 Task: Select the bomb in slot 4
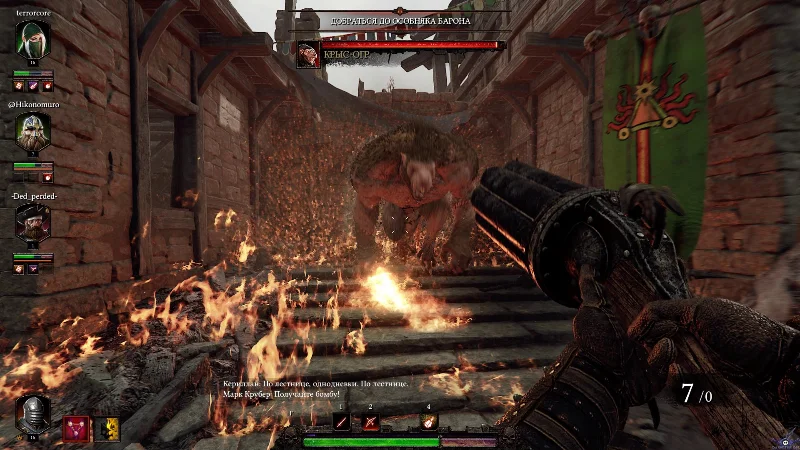[x=429, y=422]
